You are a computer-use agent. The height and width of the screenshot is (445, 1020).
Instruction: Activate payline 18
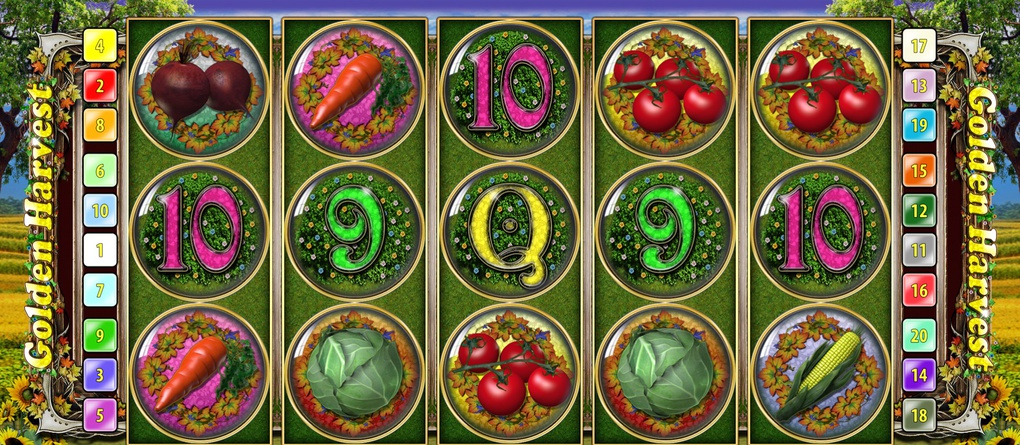click(x=919, y=415)
